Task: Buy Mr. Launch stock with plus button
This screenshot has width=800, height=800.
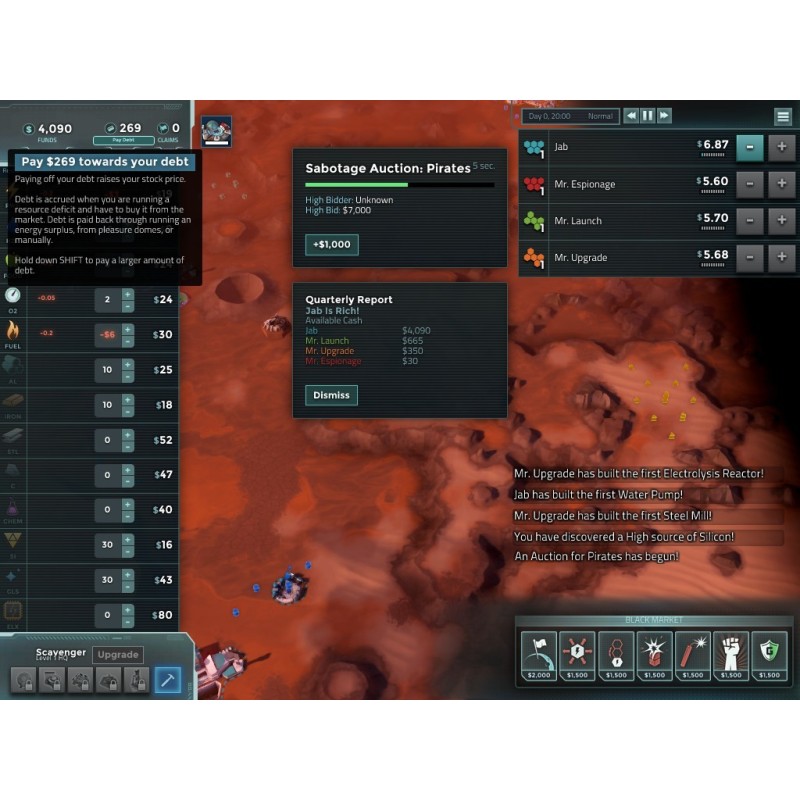Action: coord(782,221)
